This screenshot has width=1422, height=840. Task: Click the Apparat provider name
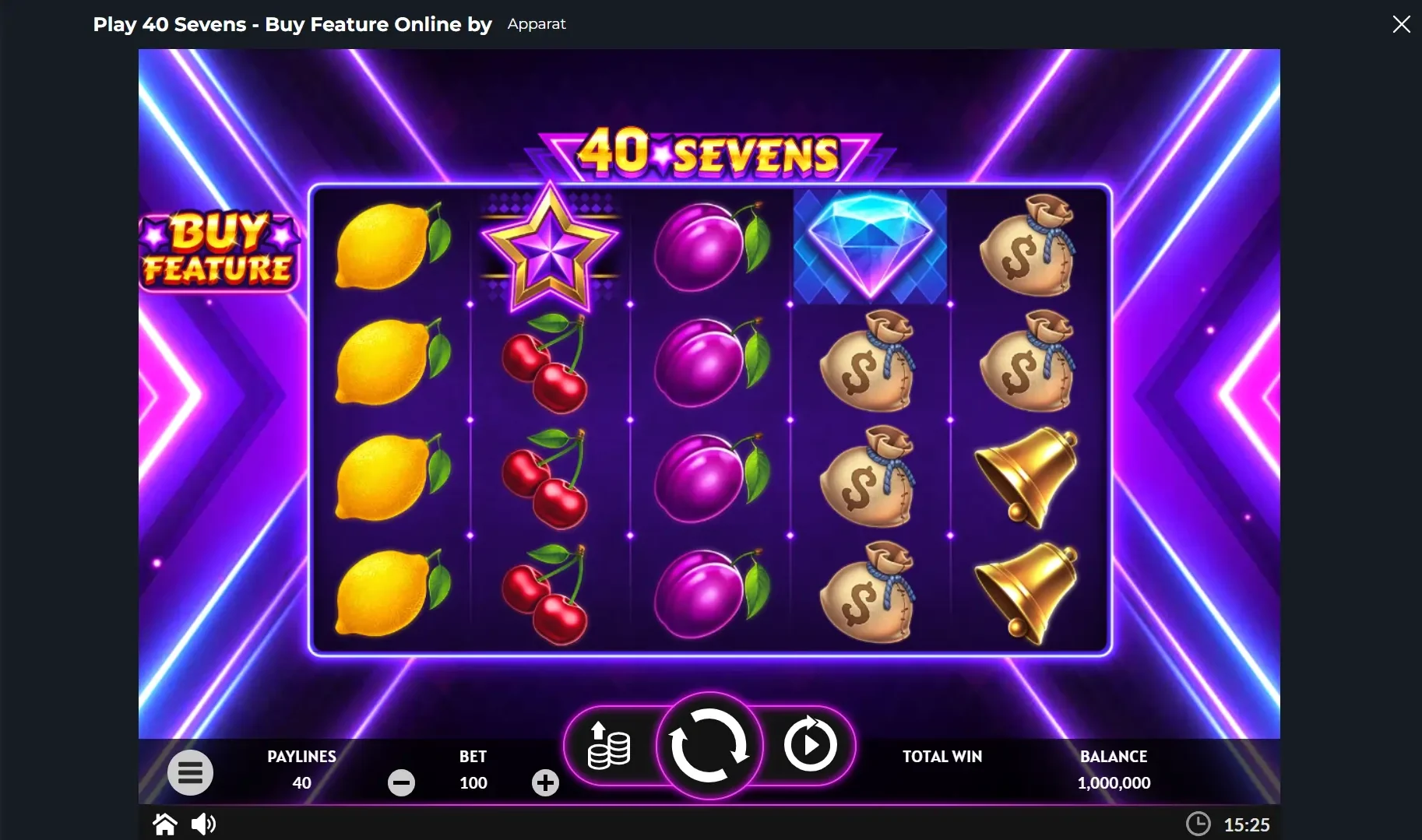(536, 24)
